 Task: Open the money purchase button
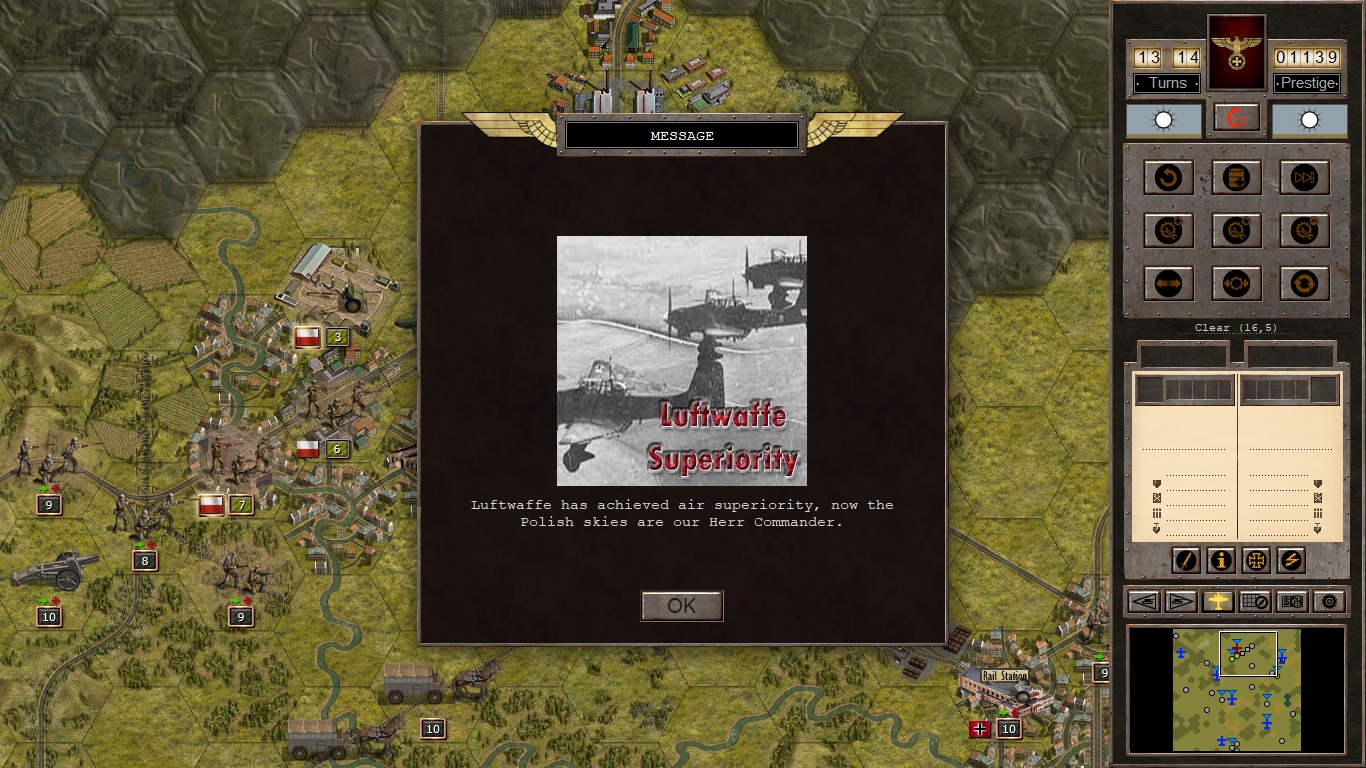pos(1291,601)
